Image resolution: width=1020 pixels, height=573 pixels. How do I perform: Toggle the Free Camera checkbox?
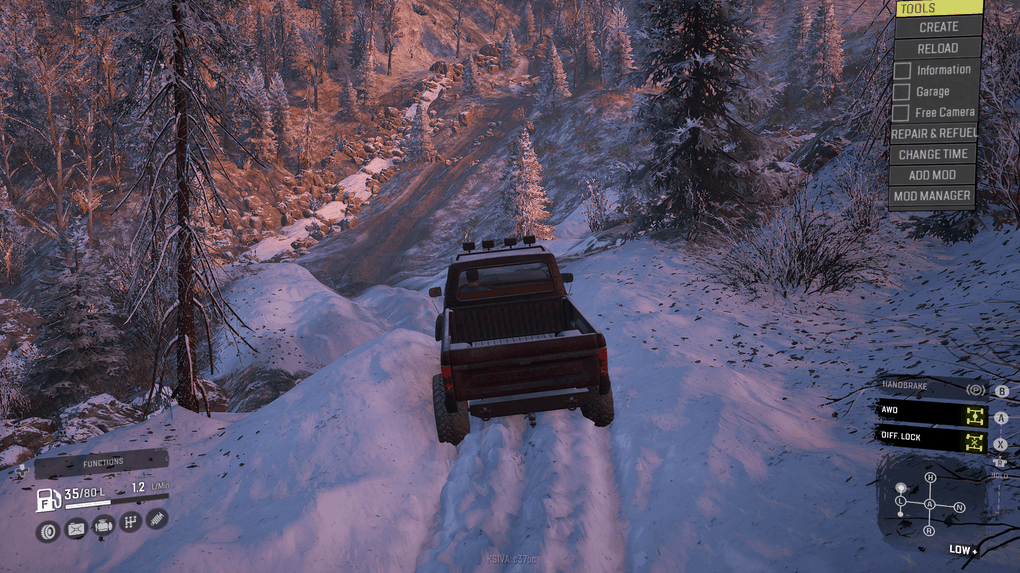click(902, 113)
